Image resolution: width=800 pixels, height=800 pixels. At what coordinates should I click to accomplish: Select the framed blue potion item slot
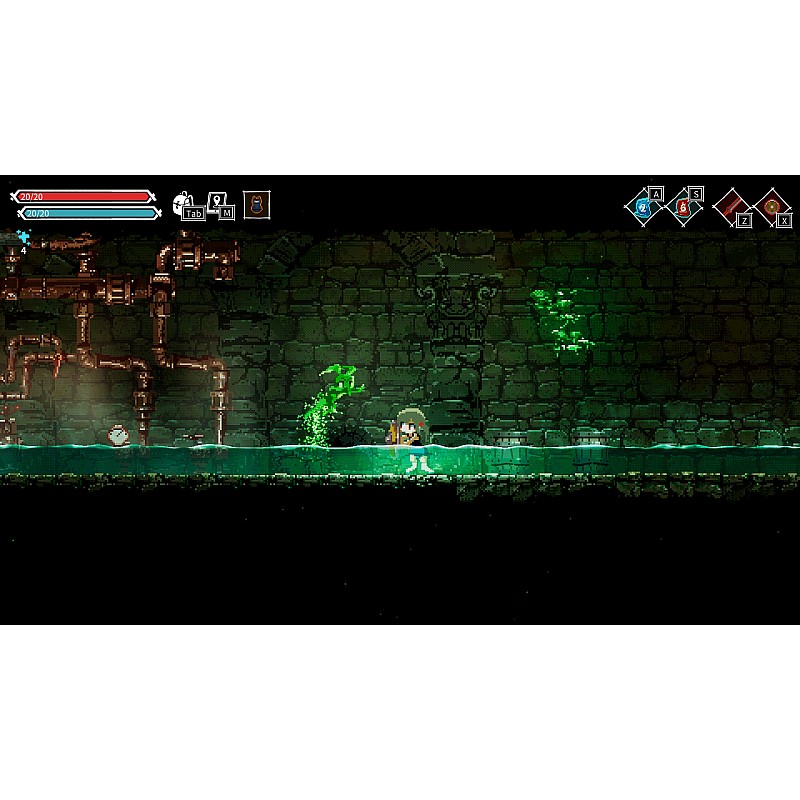tap(257, 205)
